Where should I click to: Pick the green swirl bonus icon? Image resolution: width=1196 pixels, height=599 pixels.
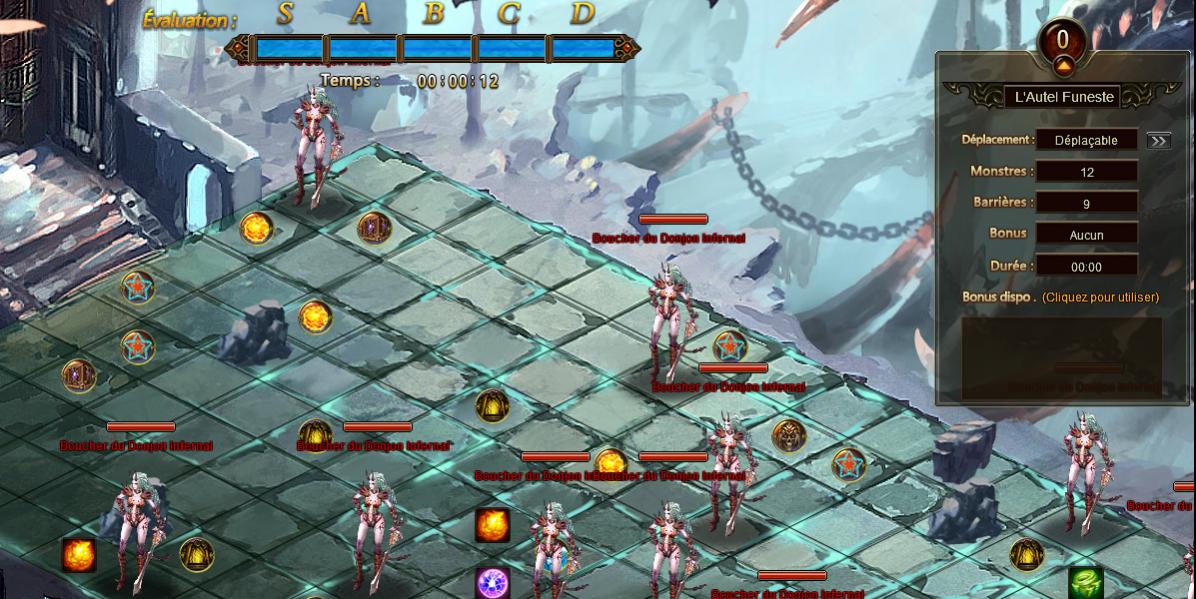point(1086,582)
